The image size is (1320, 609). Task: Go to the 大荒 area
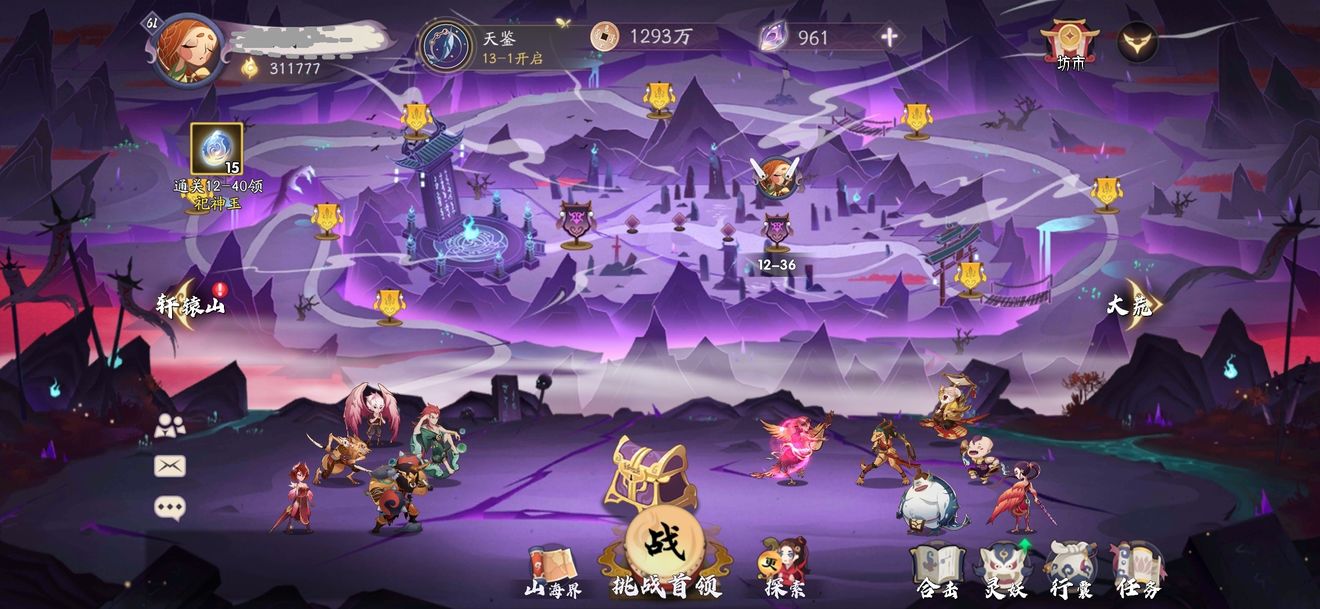point(1130,305)
